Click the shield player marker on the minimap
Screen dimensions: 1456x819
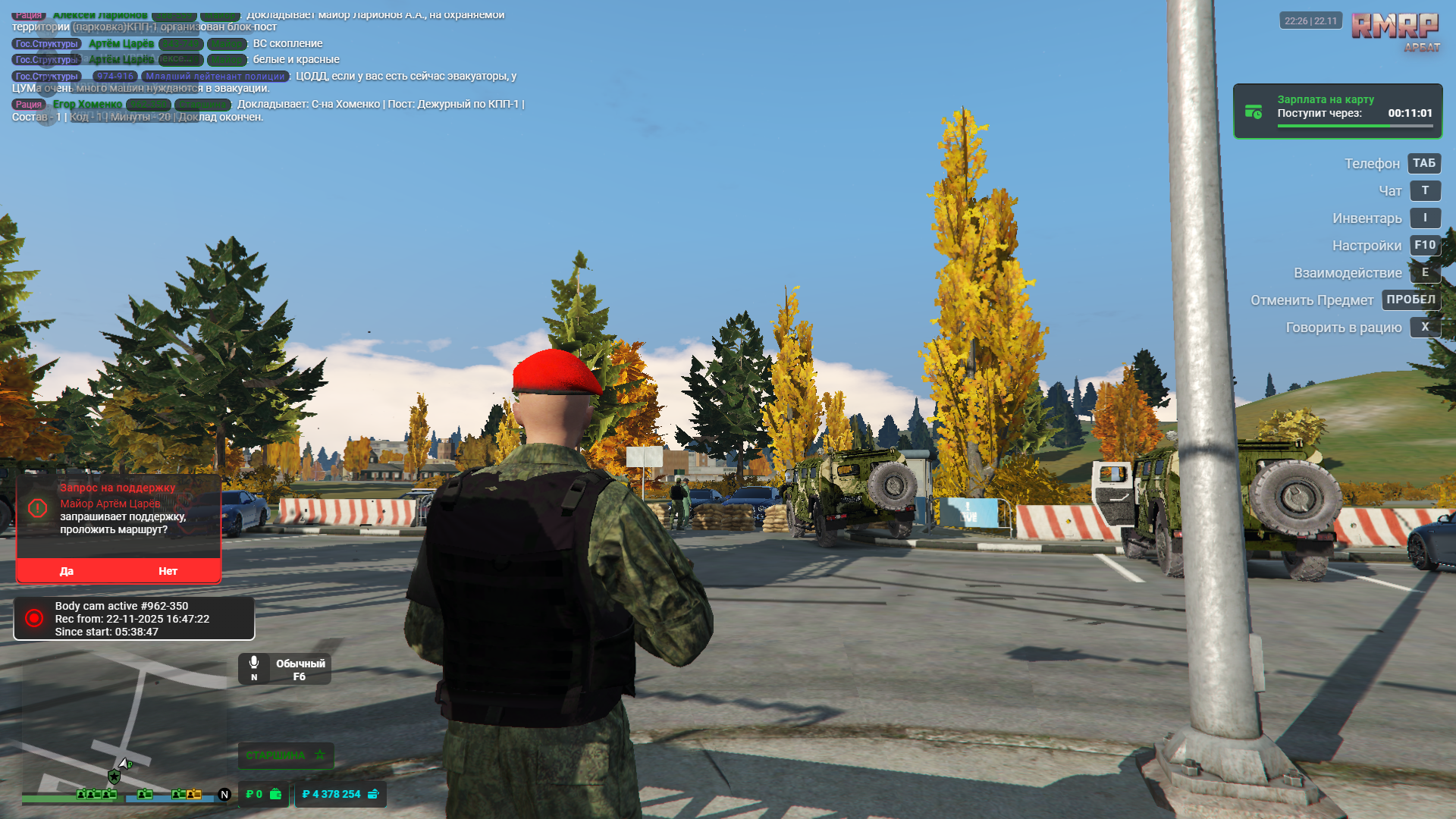(114, 777)
